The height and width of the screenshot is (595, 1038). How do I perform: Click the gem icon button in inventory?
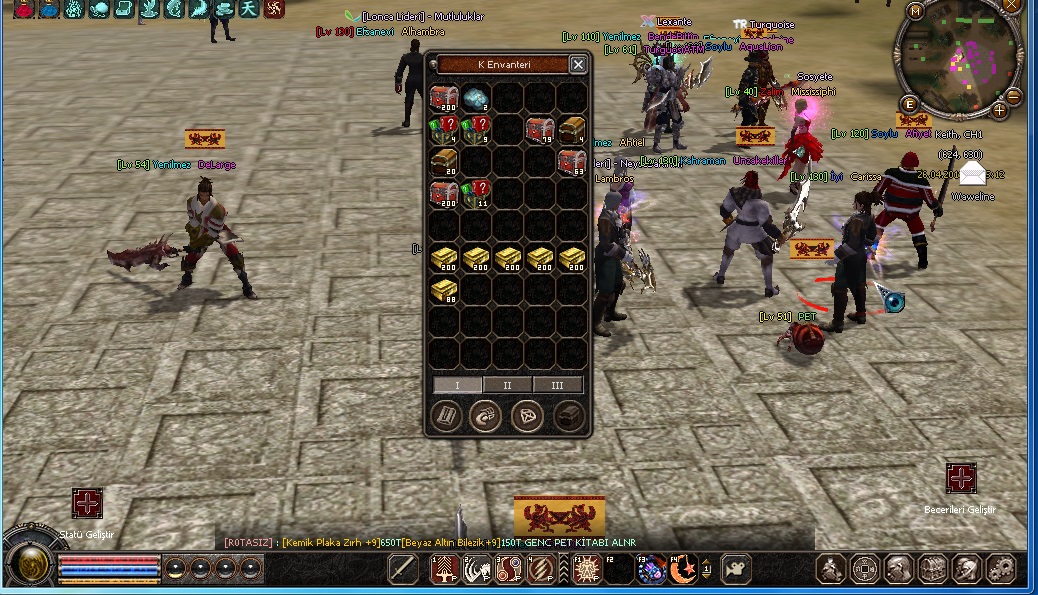(x=527, y=417)
